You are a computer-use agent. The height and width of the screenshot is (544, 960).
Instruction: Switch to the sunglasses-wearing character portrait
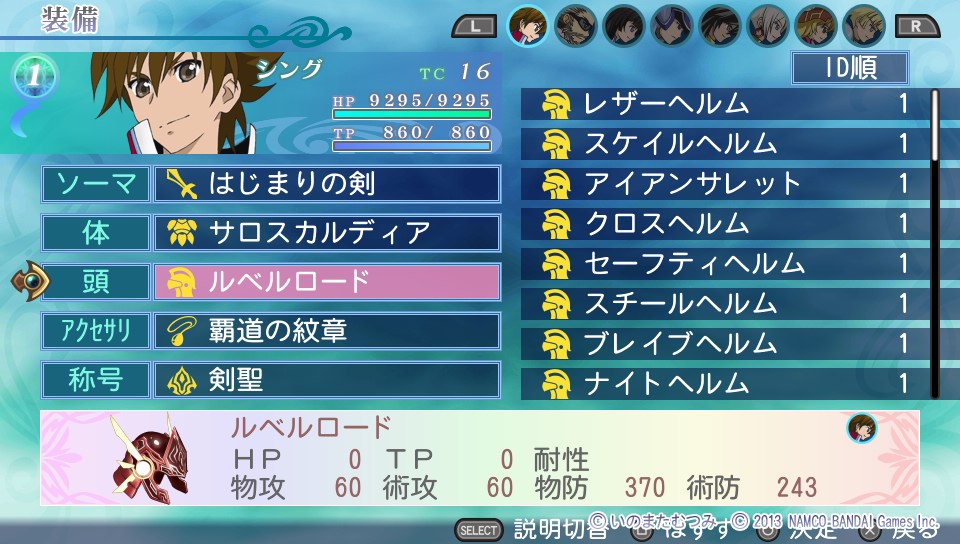coord(576,25)
